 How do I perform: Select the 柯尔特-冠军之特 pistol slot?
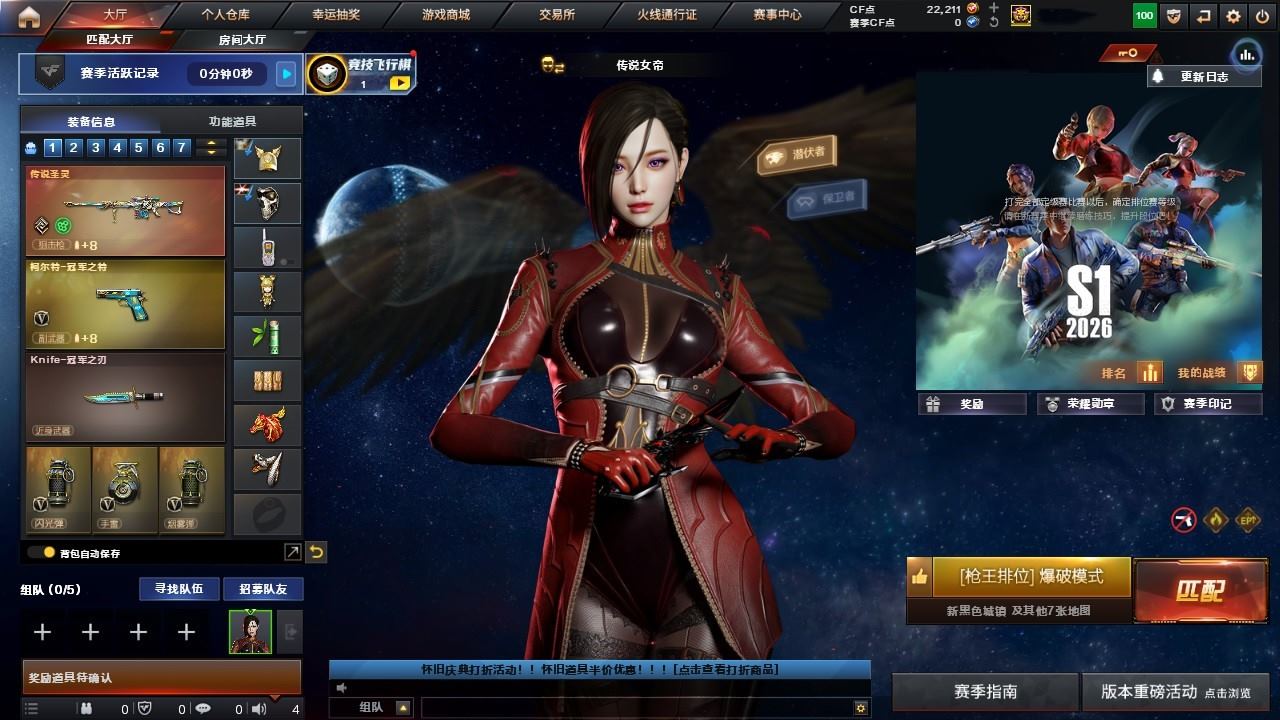click(x=125, y=304)
